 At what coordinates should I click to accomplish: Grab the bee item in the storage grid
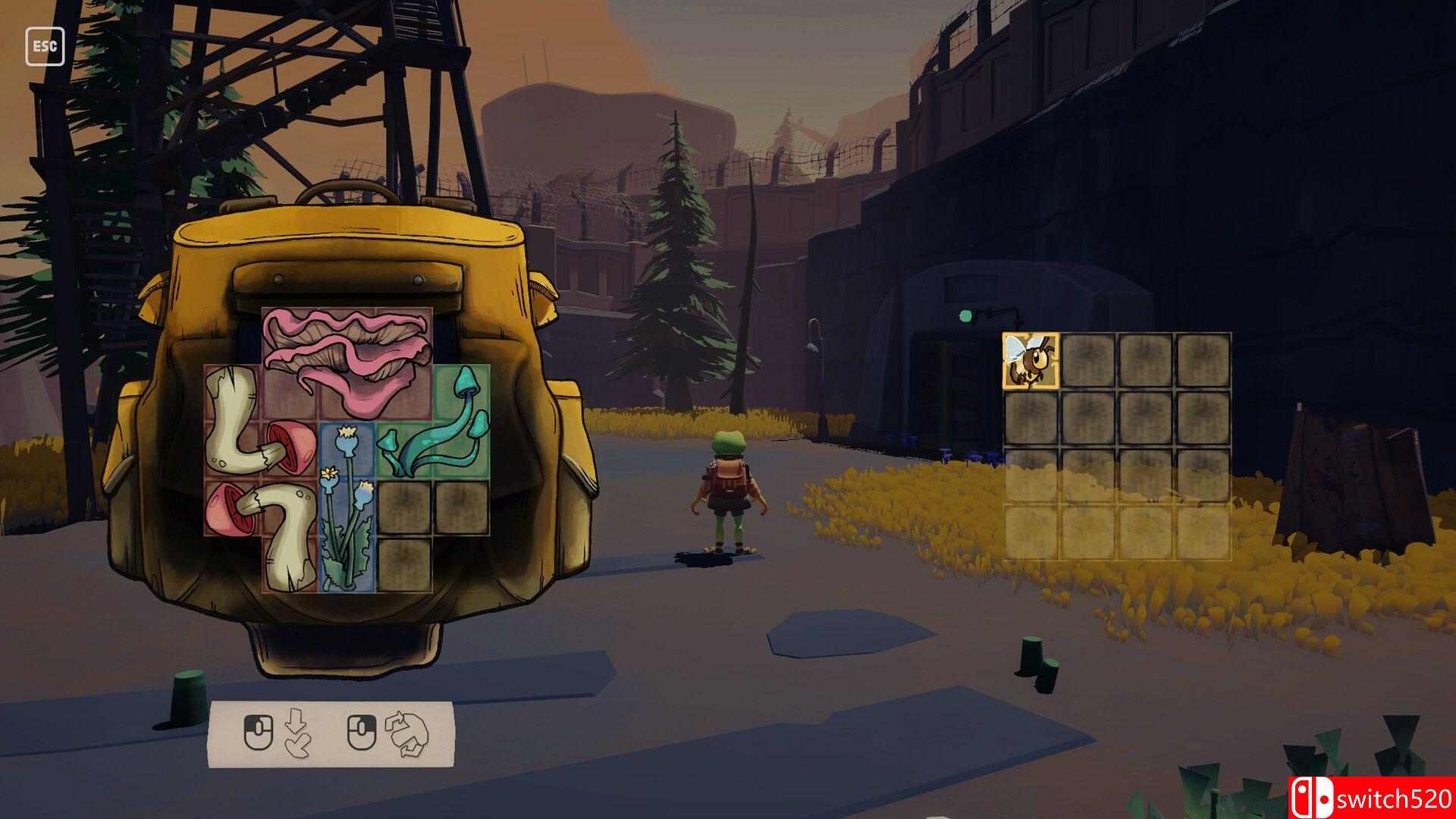[1030, 360]
